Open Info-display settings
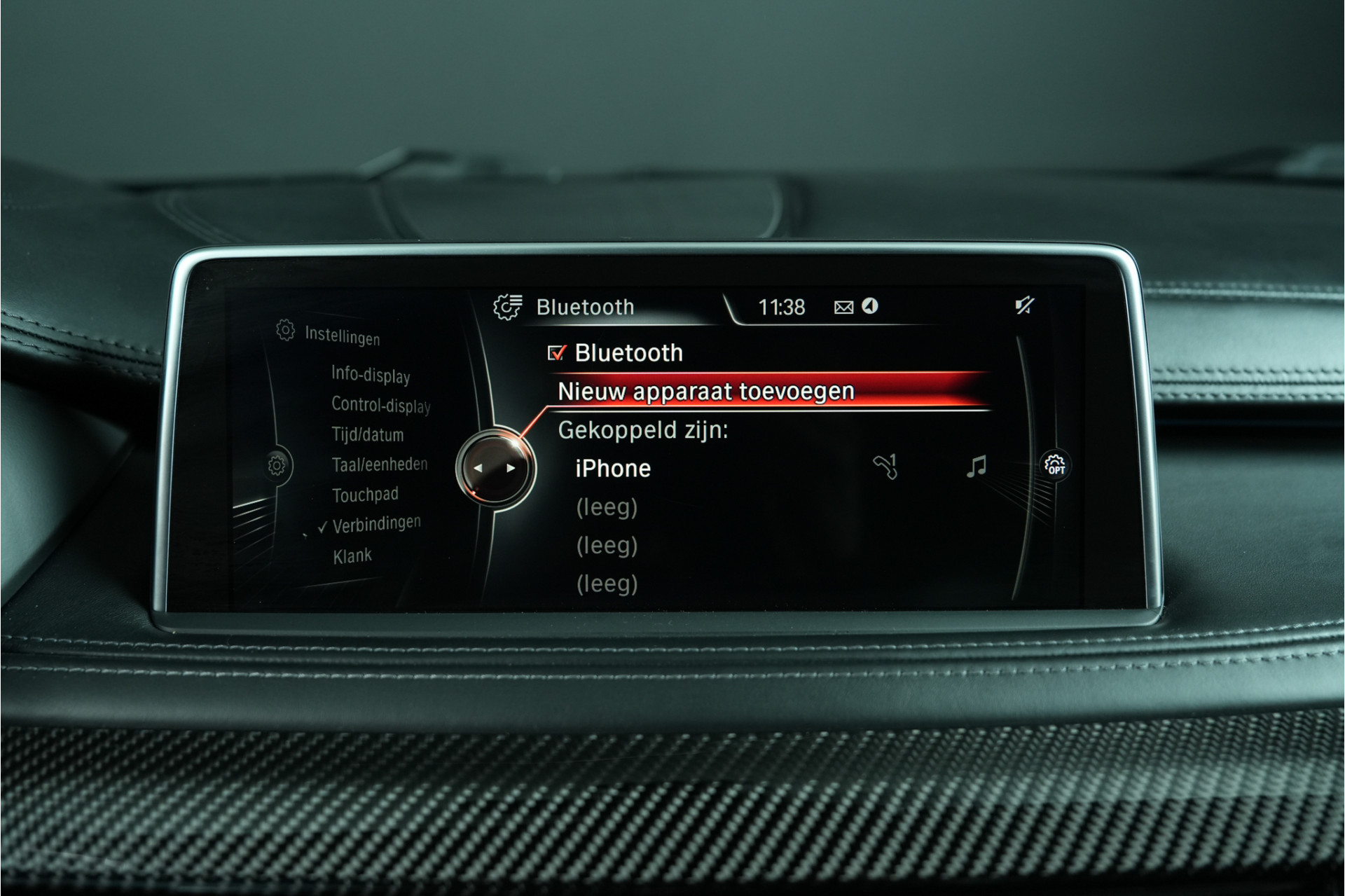Screen dimensions: 1345x896 pos(371,375)
